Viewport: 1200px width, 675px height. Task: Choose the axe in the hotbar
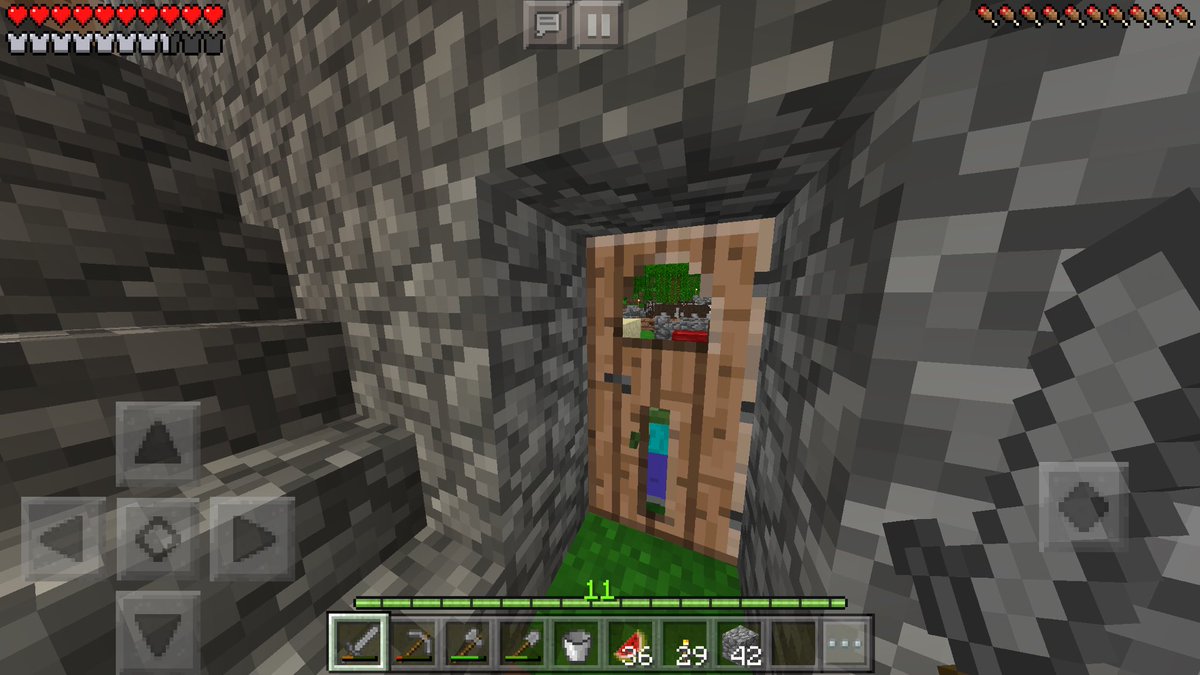[465, 643]
